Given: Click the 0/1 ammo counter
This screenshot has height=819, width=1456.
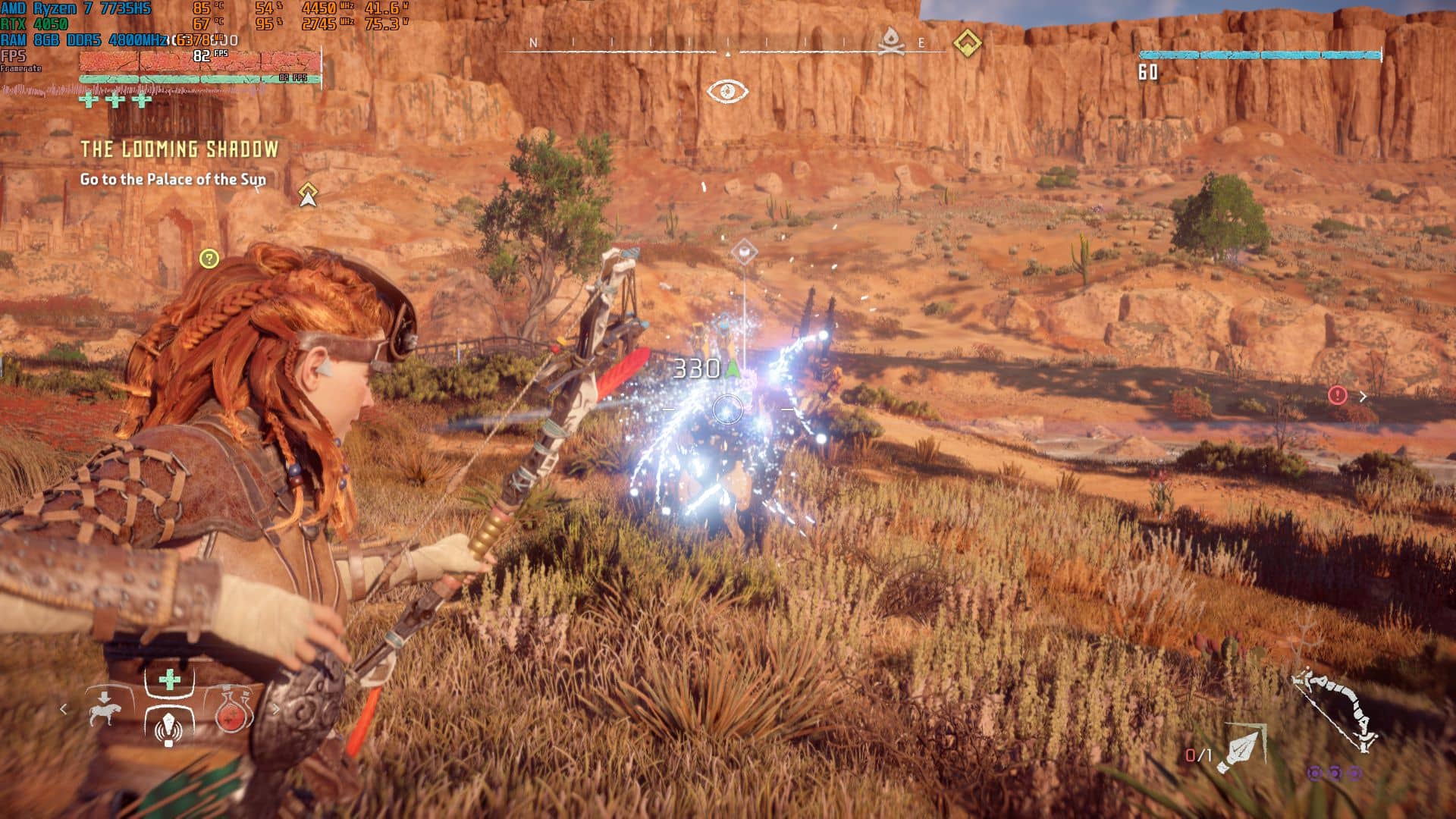Looking at the screenshot, I should pos(1199,755).
